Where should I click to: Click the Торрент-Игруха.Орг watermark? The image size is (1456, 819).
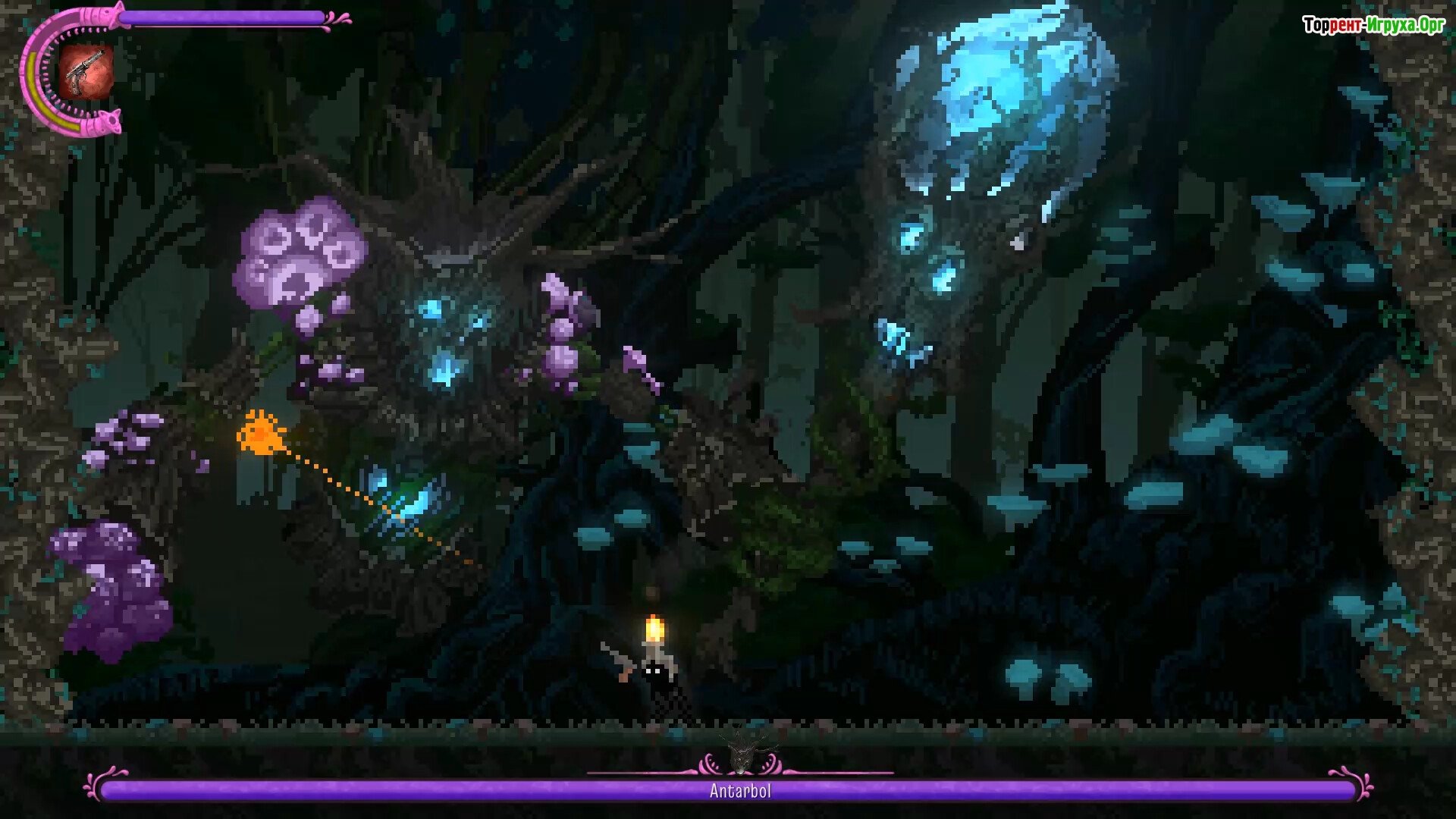1373,25
